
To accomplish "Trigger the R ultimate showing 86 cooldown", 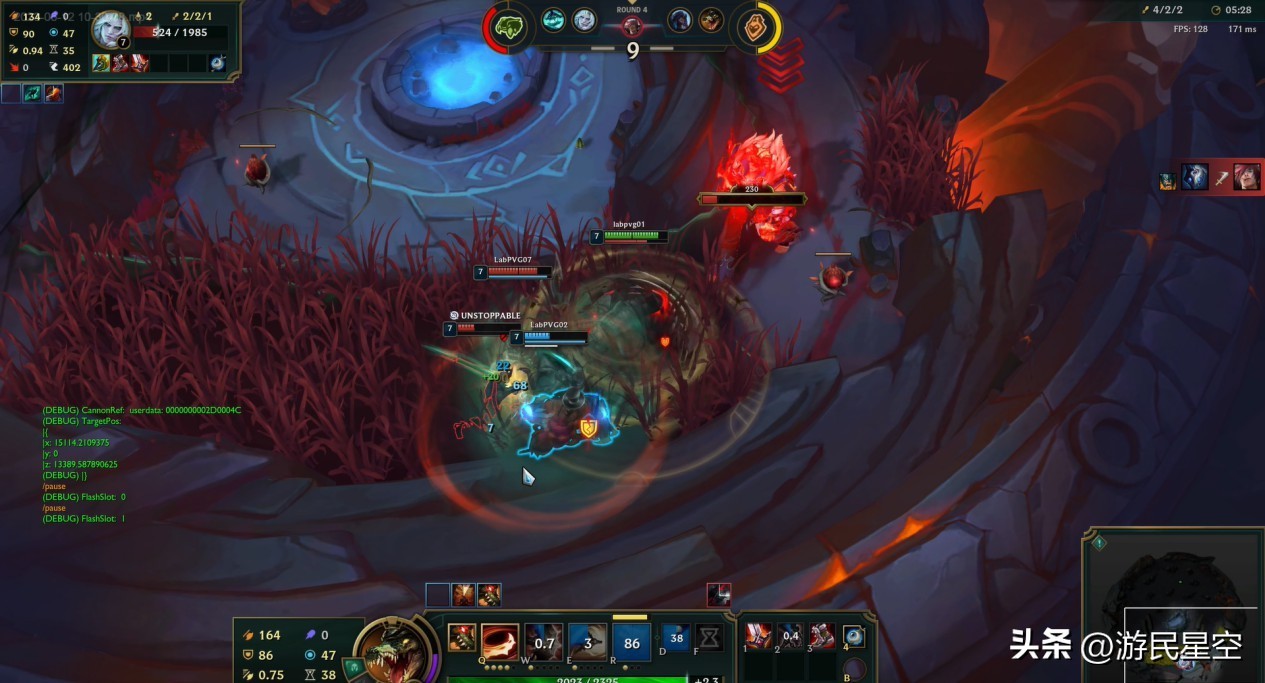I will tap(632, 642).
